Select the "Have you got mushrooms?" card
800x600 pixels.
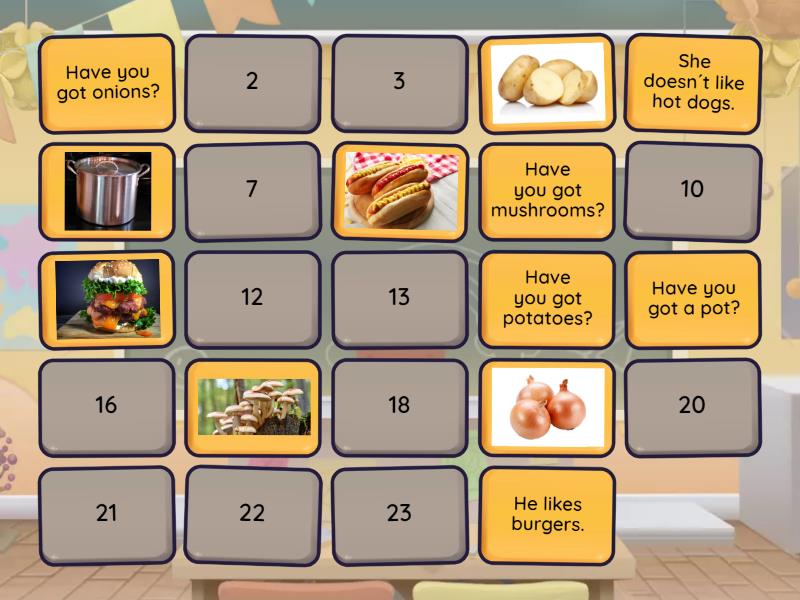tap(546, 191)
